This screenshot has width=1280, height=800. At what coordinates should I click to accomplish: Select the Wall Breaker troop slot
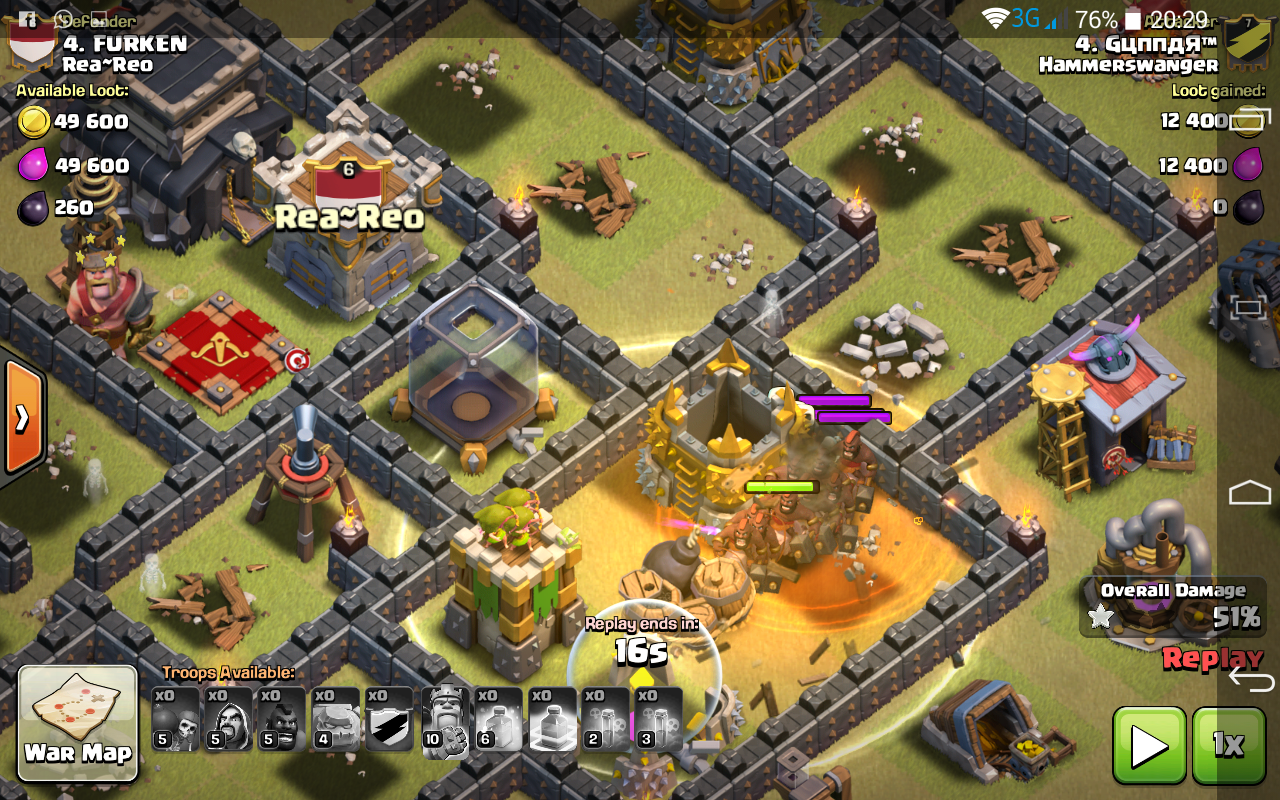(x=177, y=719)
